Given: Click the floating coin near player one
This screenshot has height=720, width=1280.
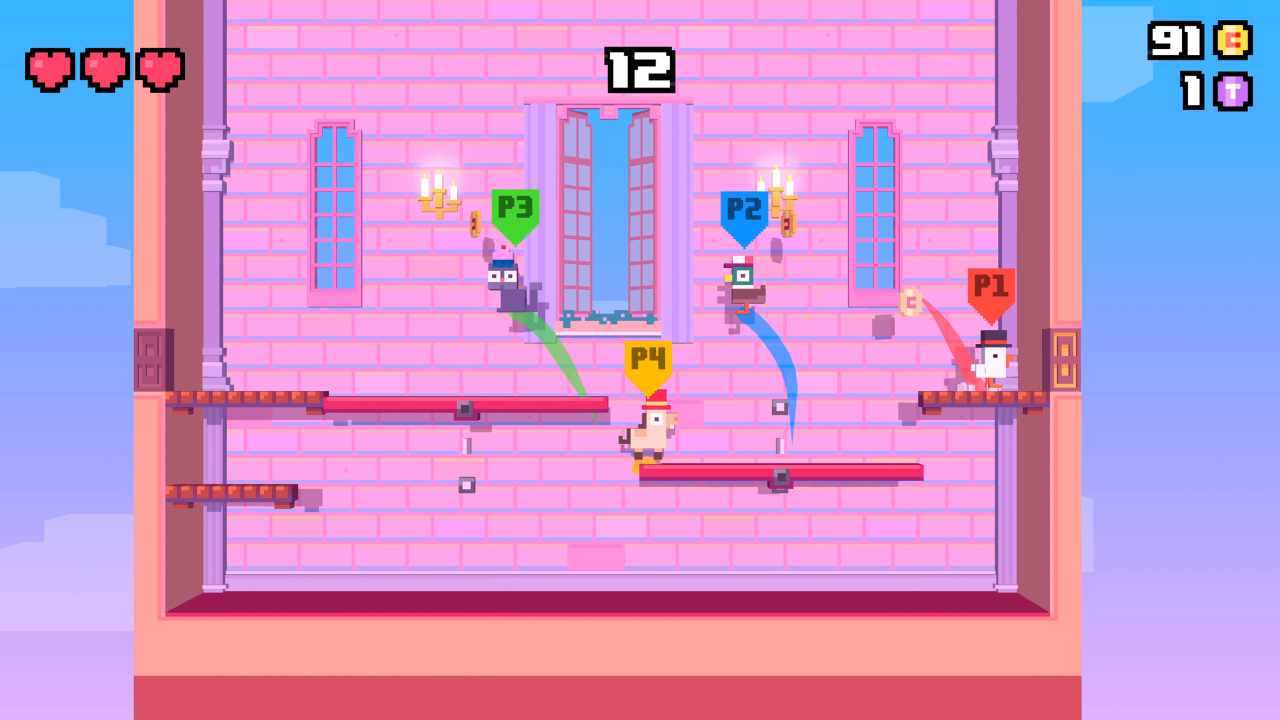Looking at the screenshot, I should 910,303.
